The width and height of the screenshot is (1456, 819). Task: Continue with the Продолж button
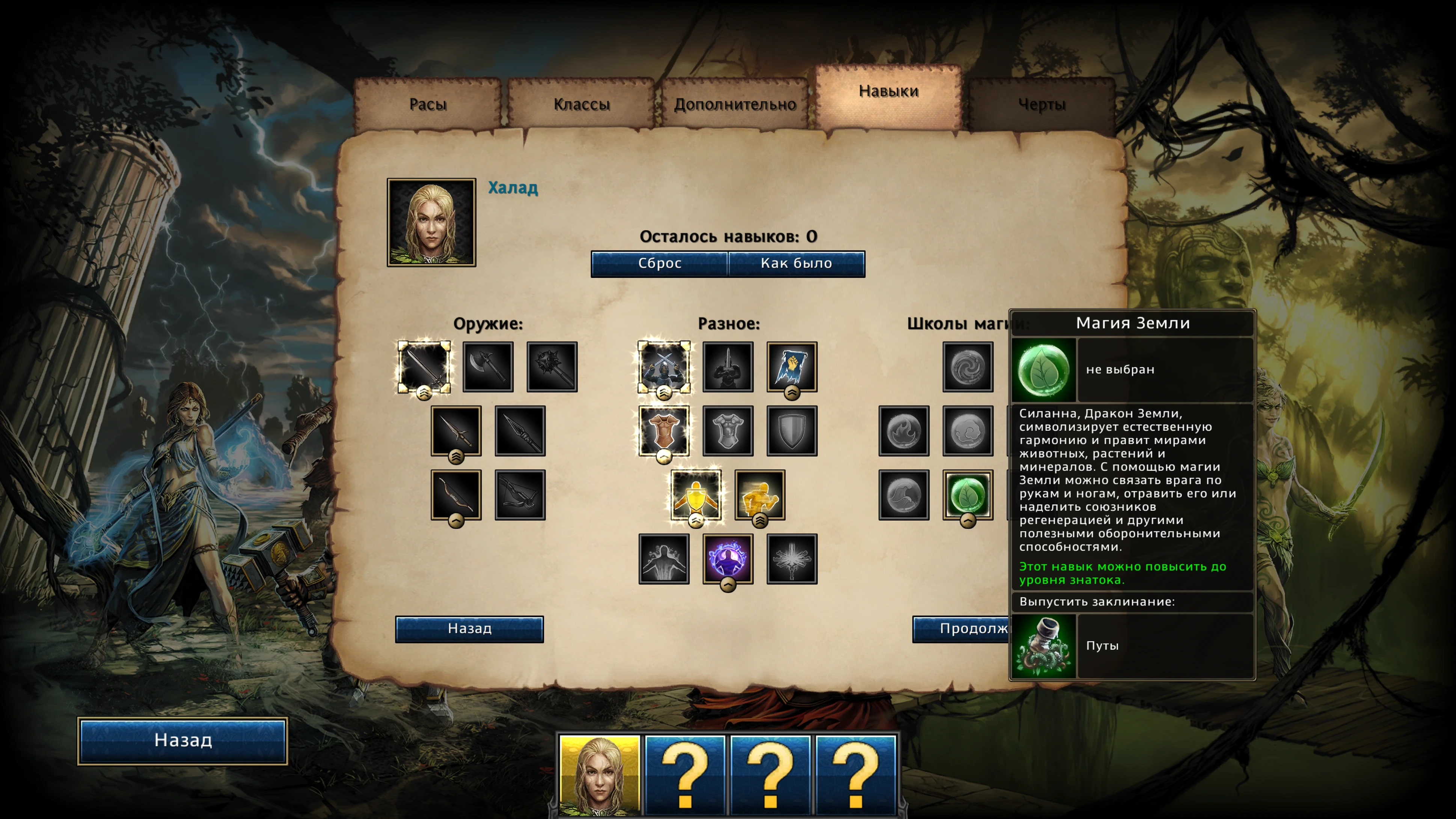961,629
